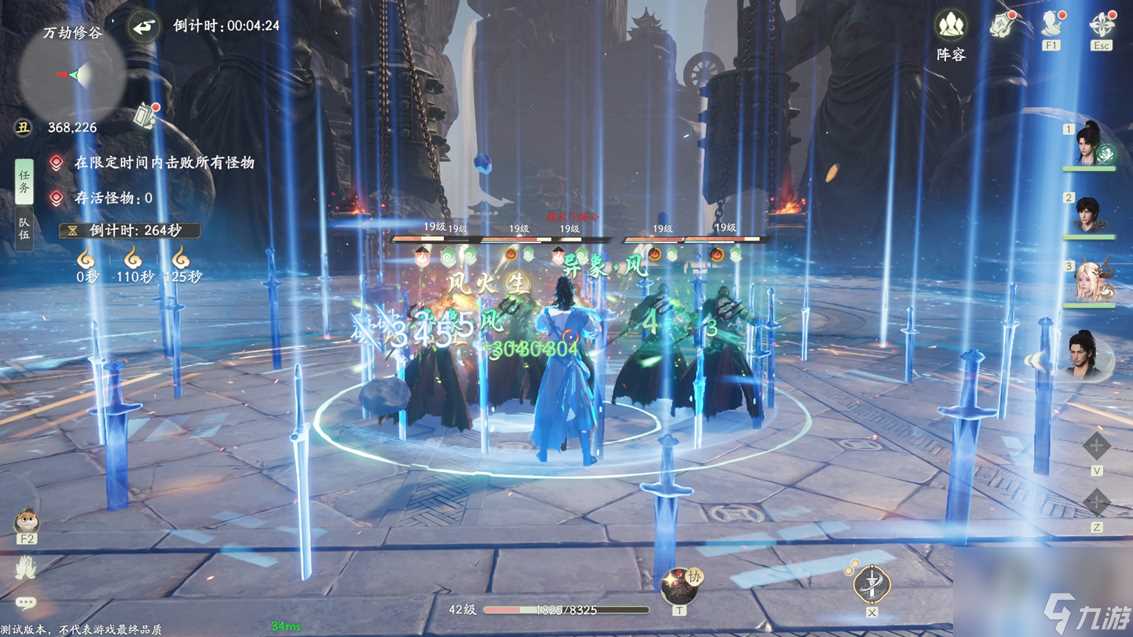Open the pet icon labeled F2
Image resolution: width=1133 pixels, height=637 pixels.
(x=26, y=522)
